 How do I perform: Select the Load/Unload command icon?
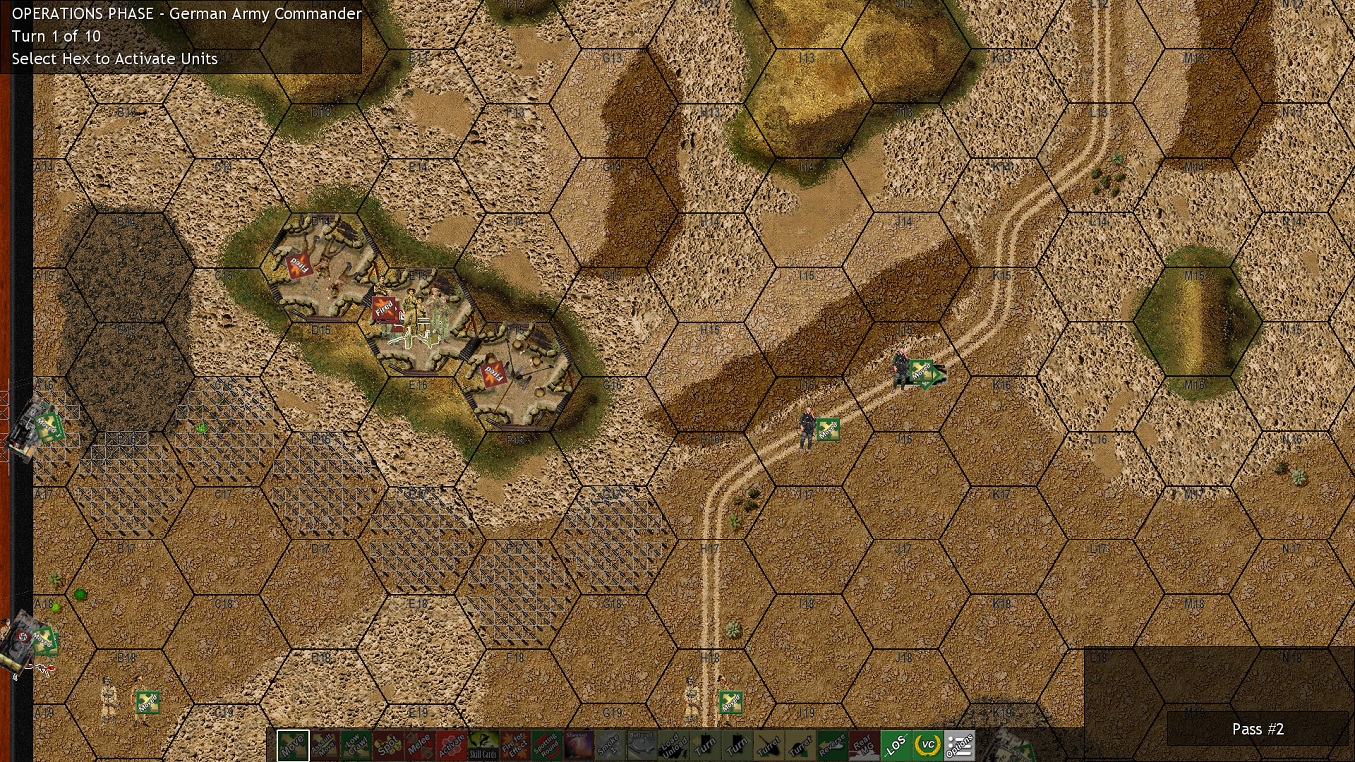(x=675, y=745)
